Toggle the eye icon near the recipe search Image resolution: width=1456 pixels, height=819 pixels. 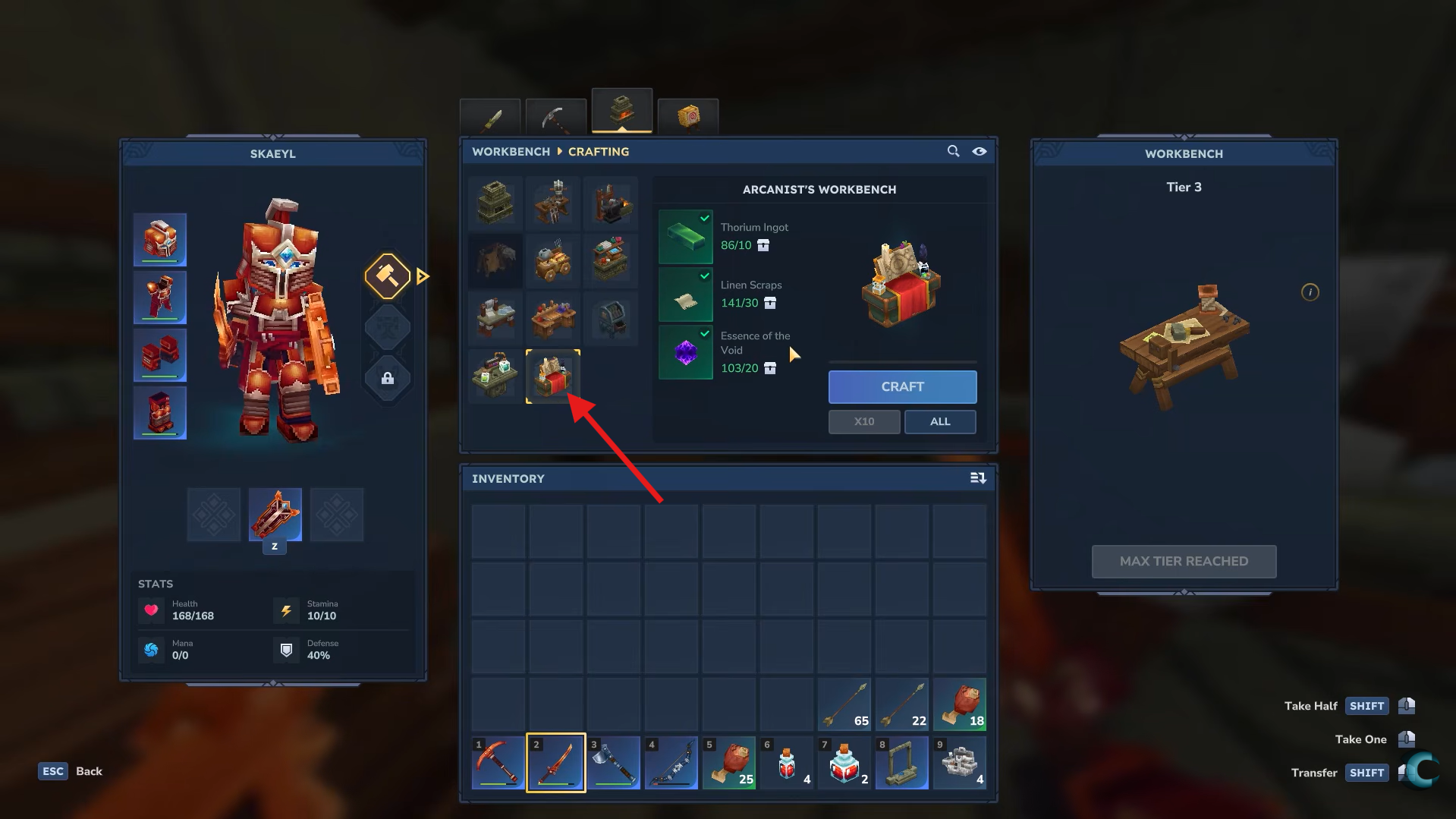click(979, 151)
